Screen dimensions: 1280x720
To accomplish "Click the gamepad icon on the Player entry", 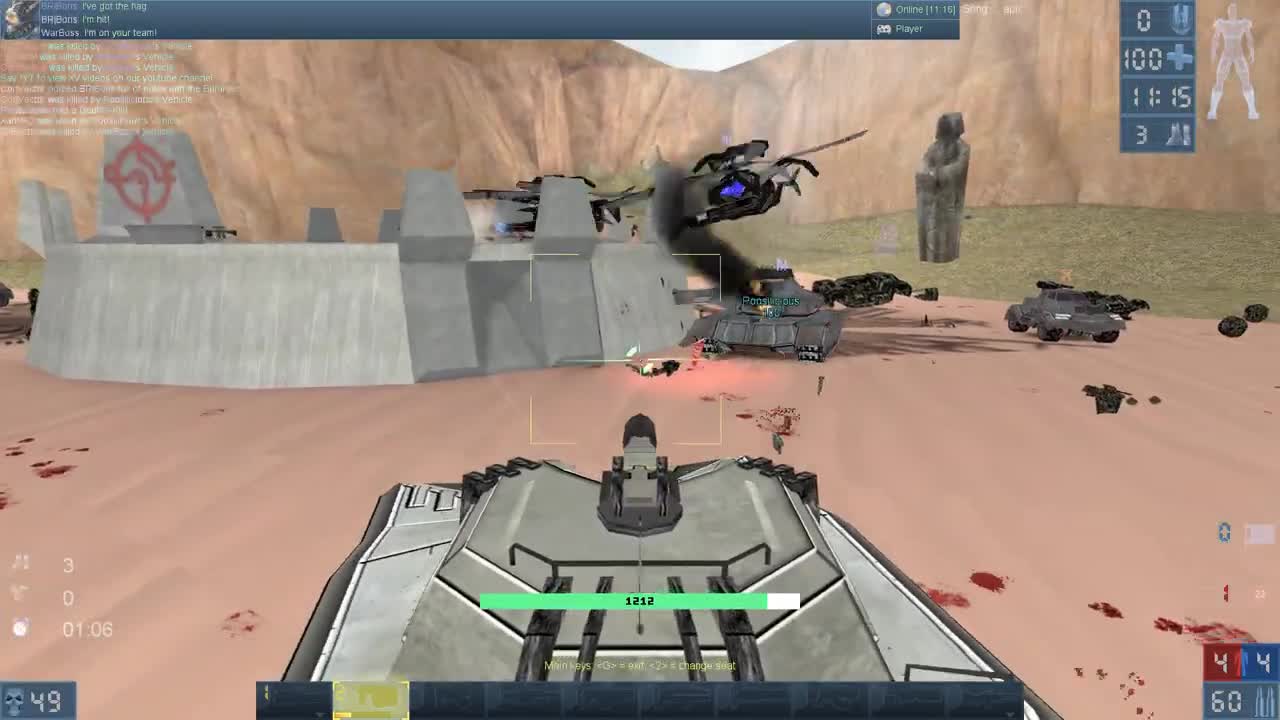I will pos(884,28).
